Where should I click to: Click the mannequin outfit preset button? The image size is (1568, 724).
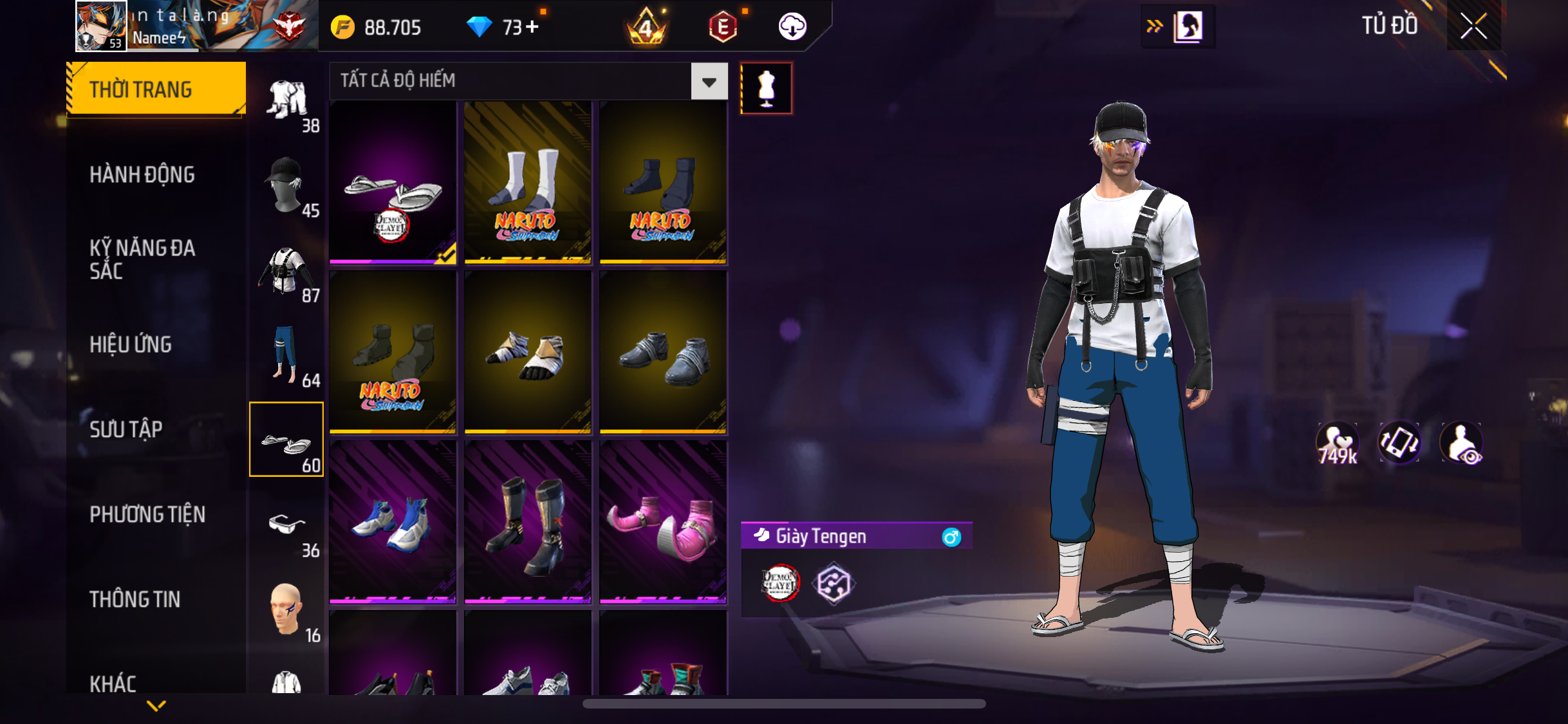pos(766,88)
